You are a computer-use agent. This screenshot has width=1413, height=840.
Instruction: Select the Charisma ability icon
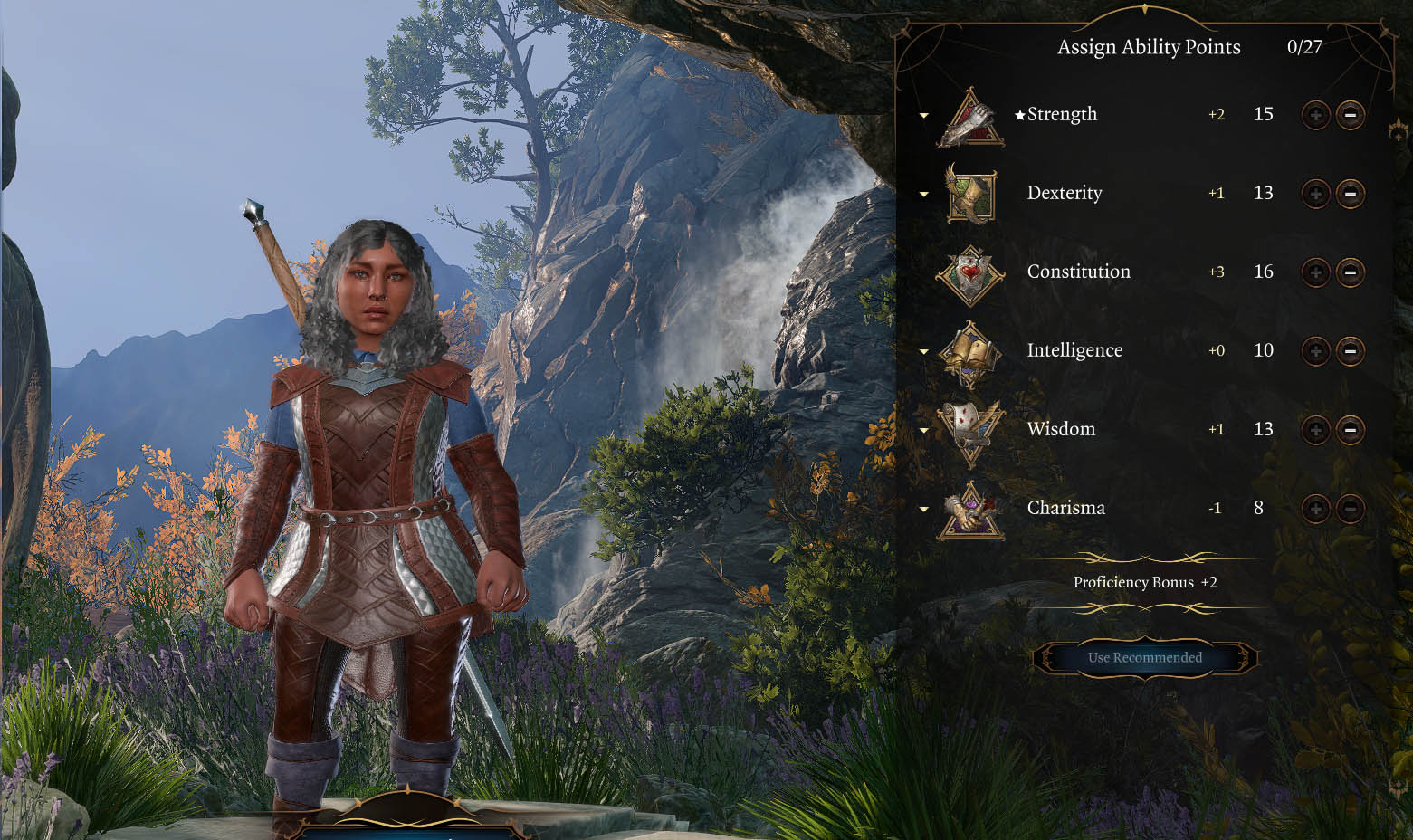pos(970,509)
